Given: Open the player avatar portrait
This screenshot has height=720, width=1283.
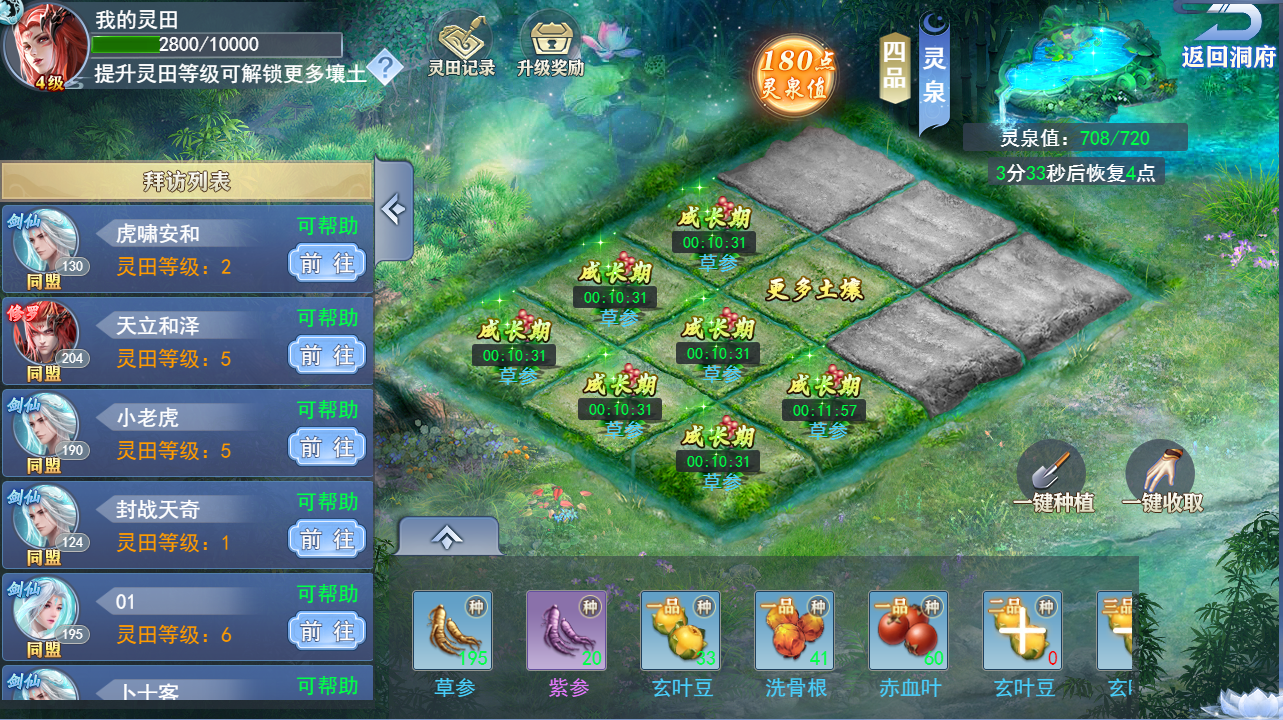Looking at the screenshot, I should [x=45, y=45].
